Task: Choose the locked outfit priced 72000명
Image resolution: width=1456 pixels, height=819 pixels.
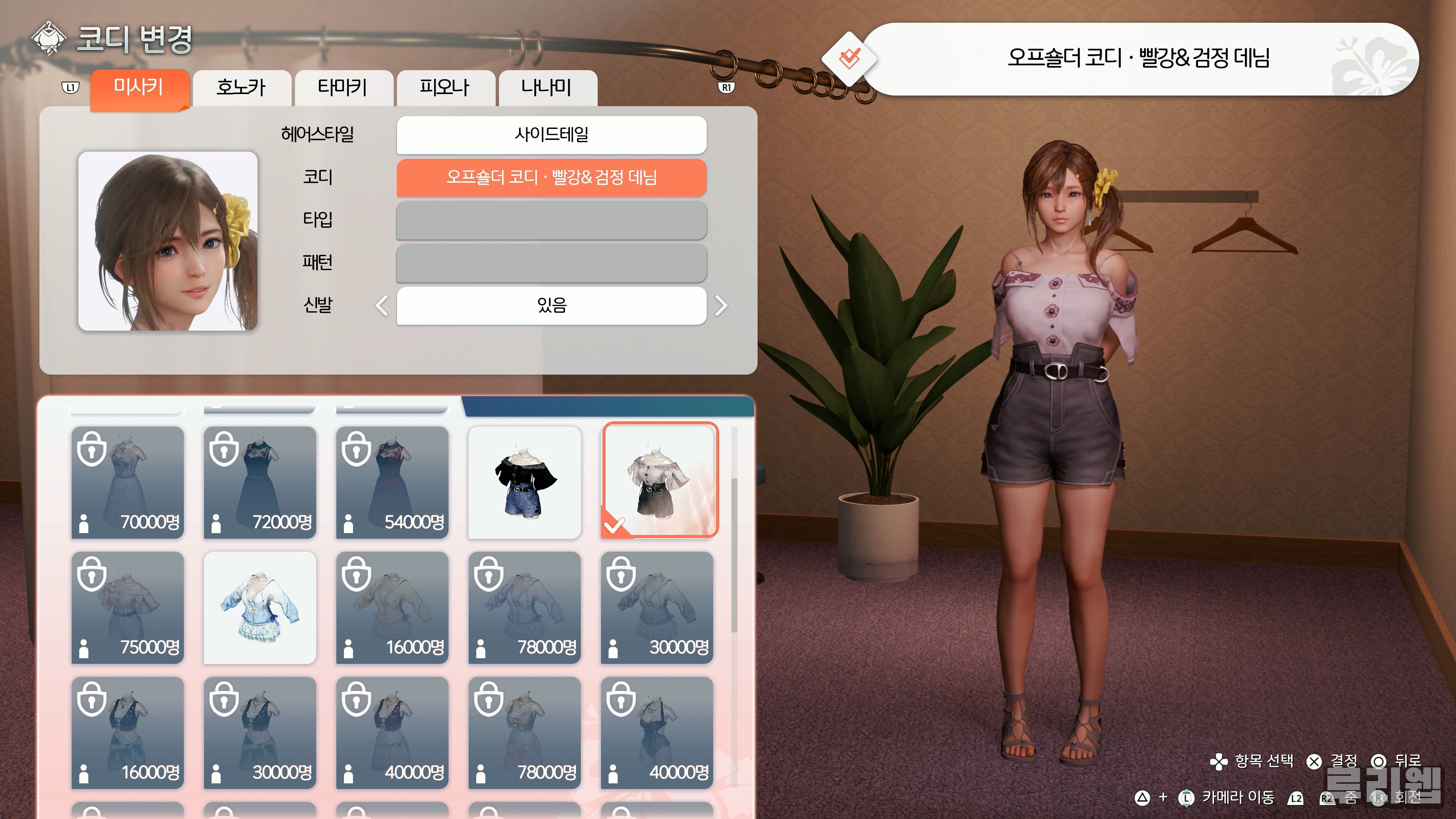Action: (259, 482)
